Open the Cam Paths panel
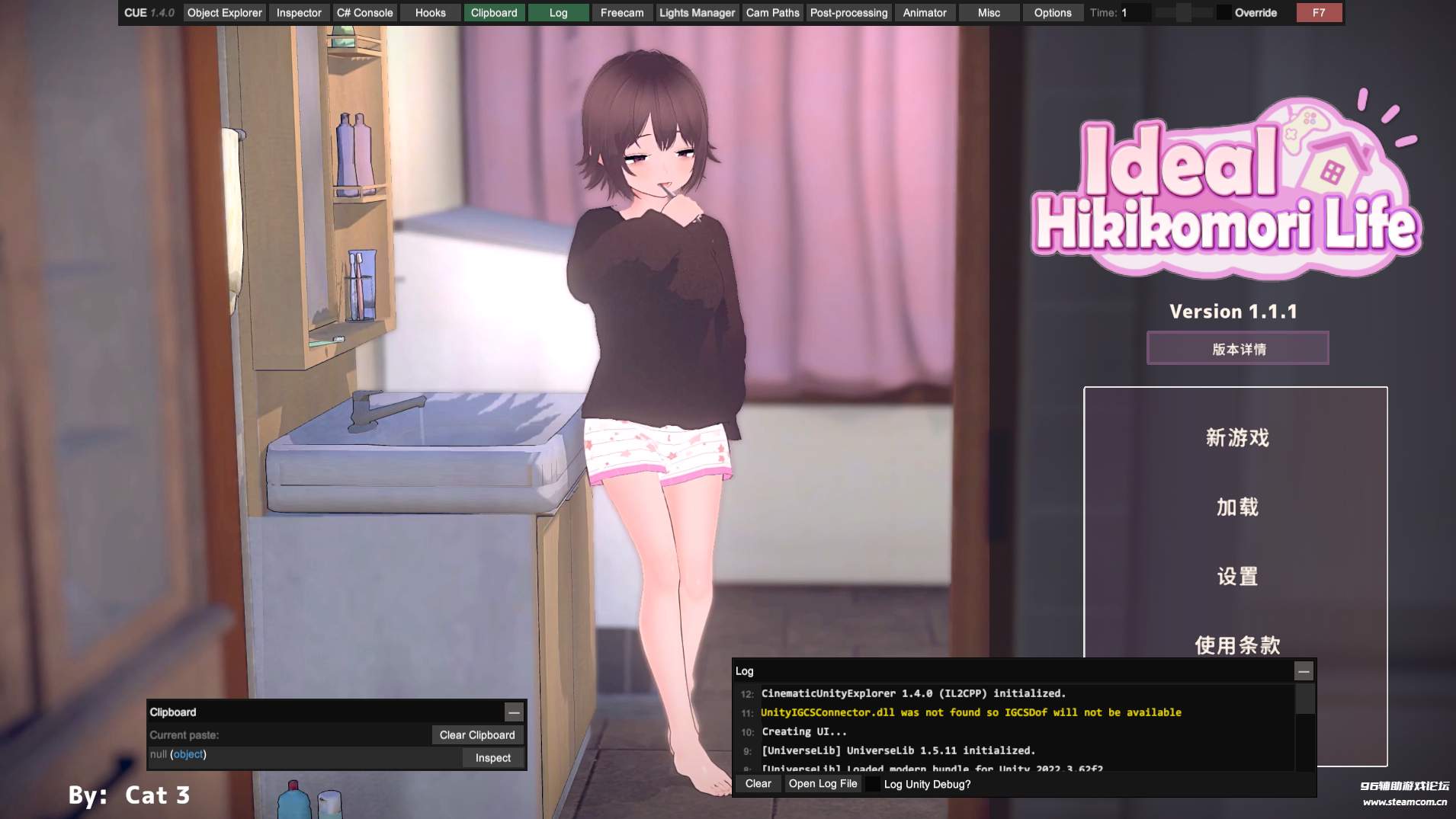 point(772,12)
